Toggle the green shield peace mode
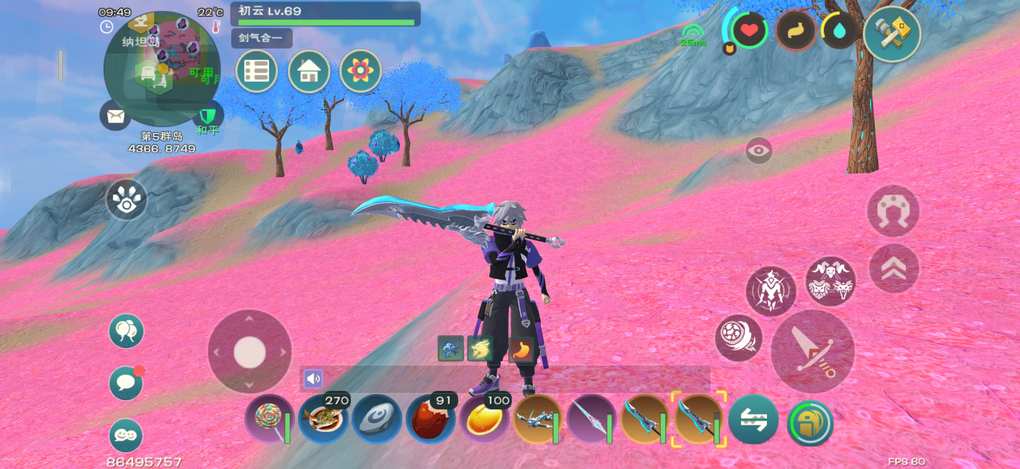1020x469 pixels. (207, 115)
